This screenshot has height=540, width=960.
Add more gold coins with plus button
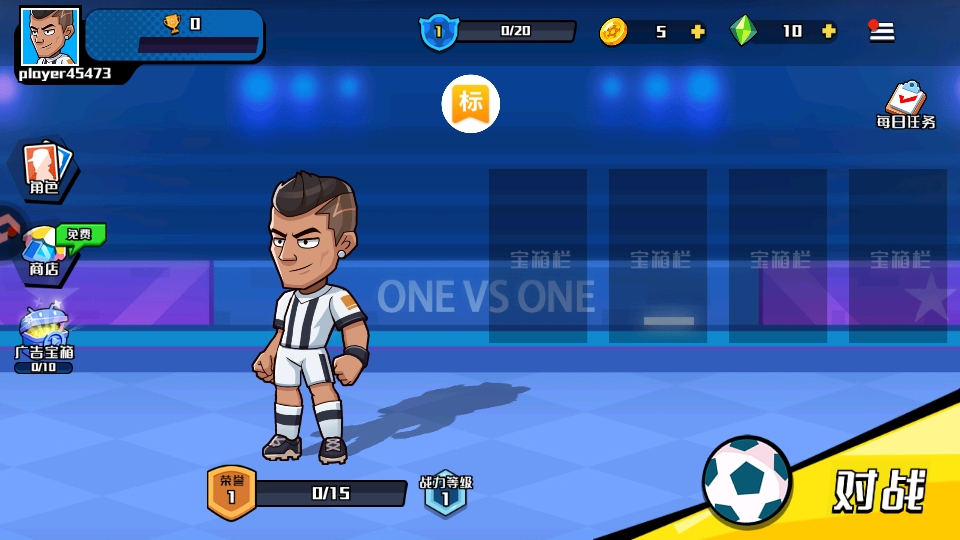coord(698,31)
